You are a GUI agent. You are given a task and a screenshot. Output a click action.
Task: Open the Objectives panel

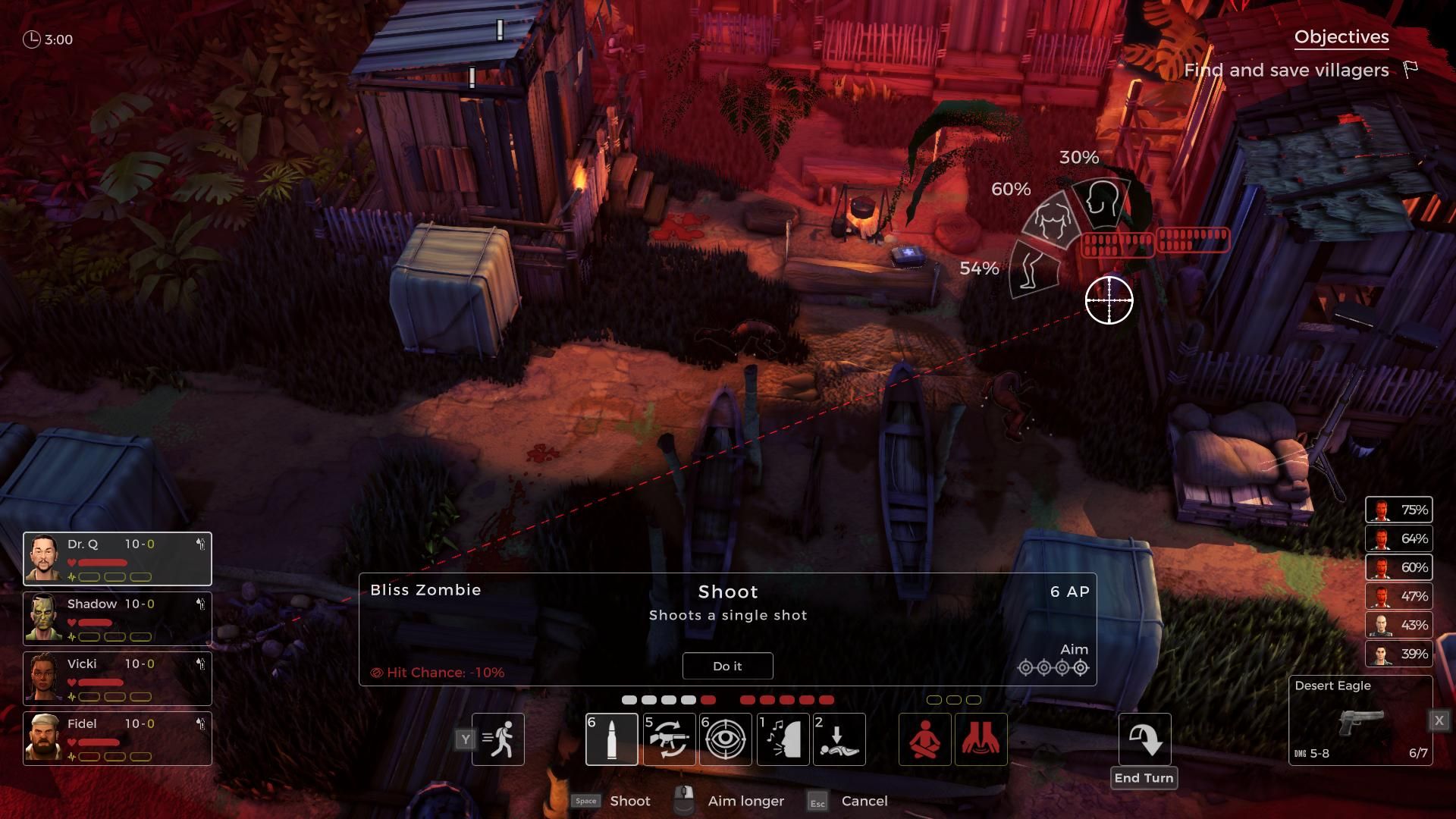click(1341, 37)
